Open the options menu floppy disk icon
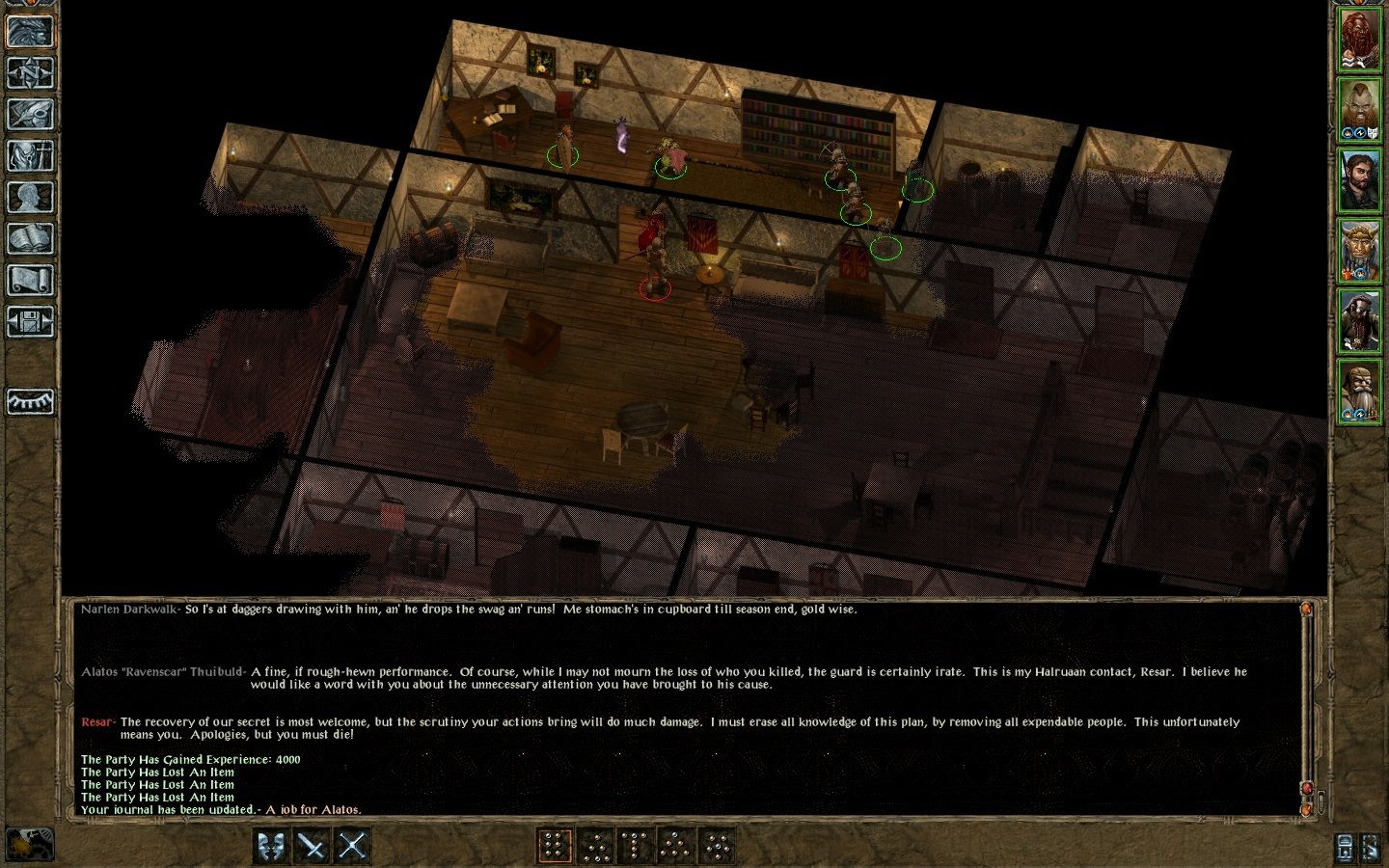Image resolution: width=1389 pixels, height=868 pixels. [30, 321]
